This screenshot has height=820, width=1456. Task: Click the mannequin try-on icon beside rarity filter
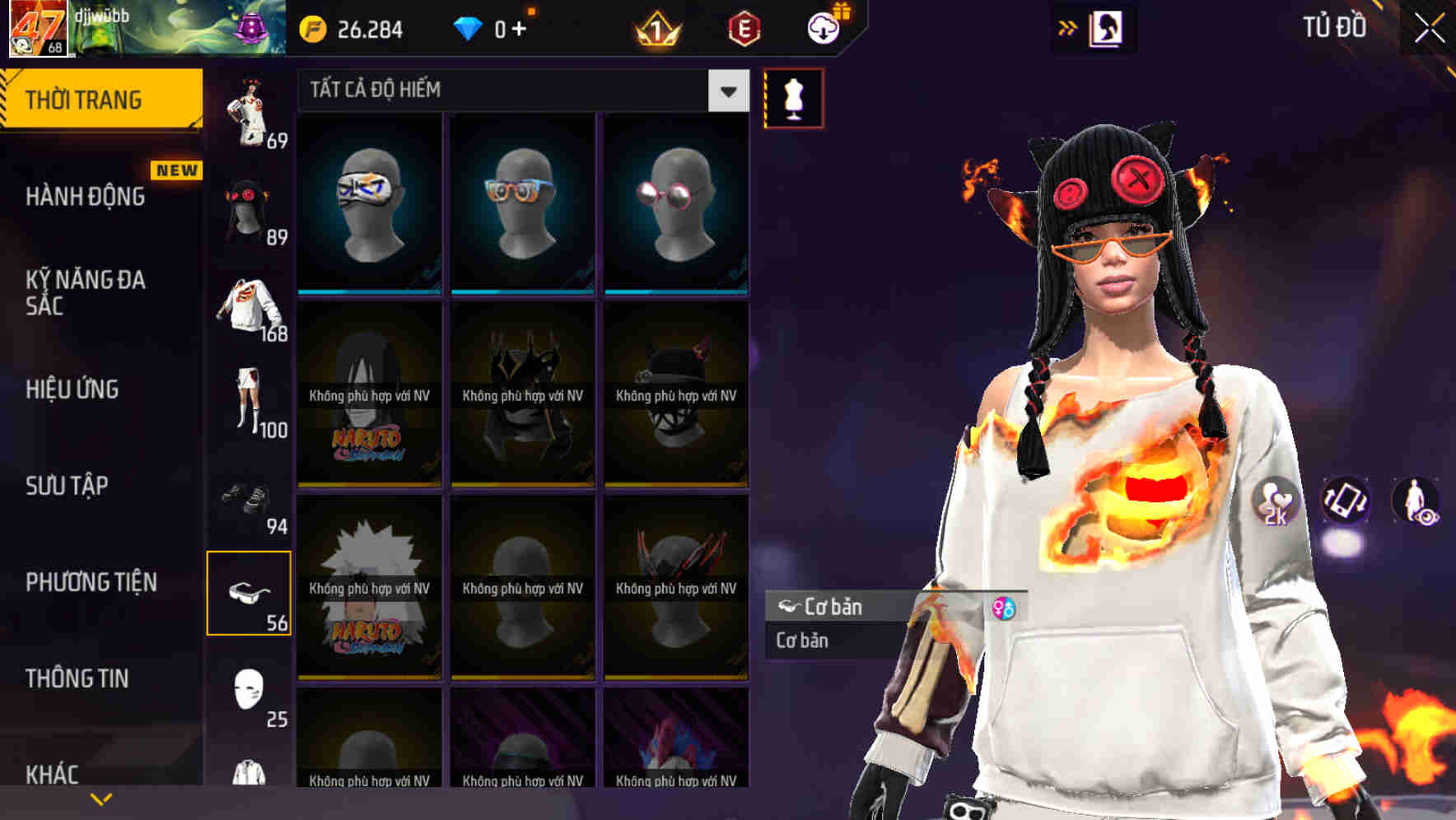point(792,96)
